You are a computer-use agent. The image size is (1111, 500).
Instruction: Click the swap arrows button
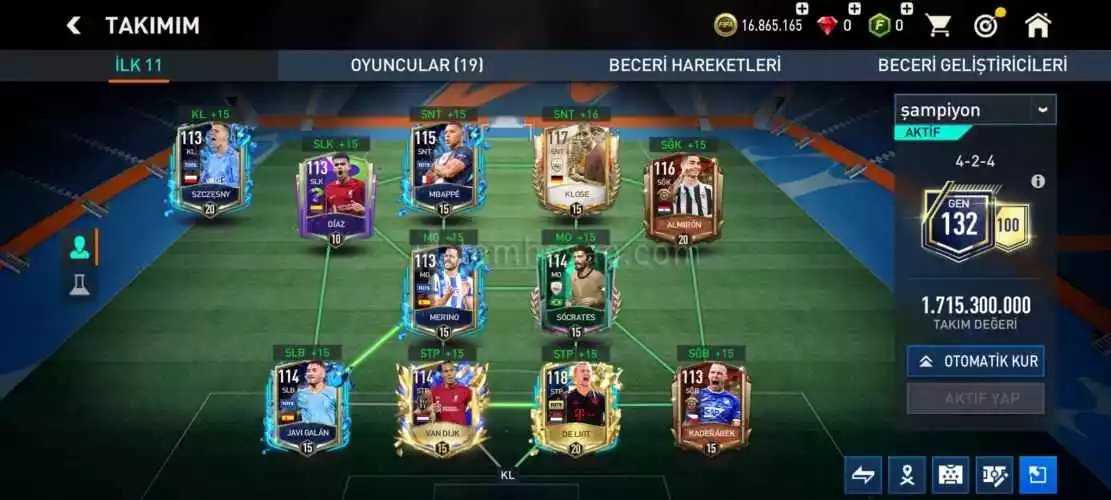pyautogui.click(x=862, y=474)
